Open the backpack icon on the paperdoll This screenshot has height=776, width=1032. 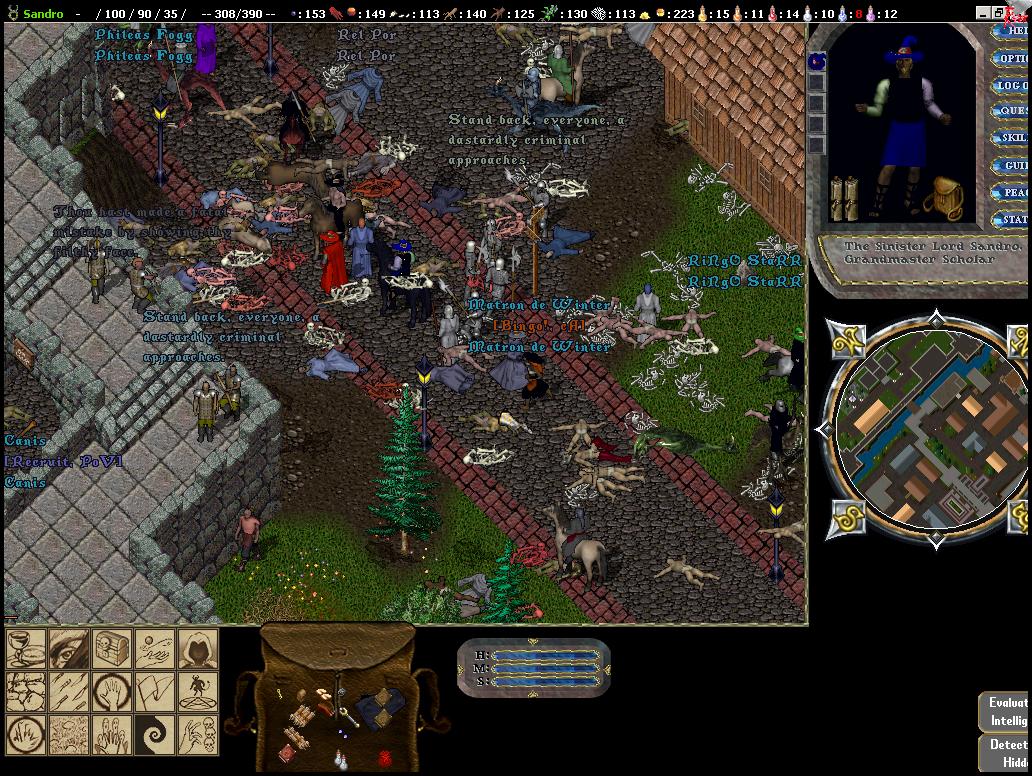pyautogui.click(x=941, y=199)
